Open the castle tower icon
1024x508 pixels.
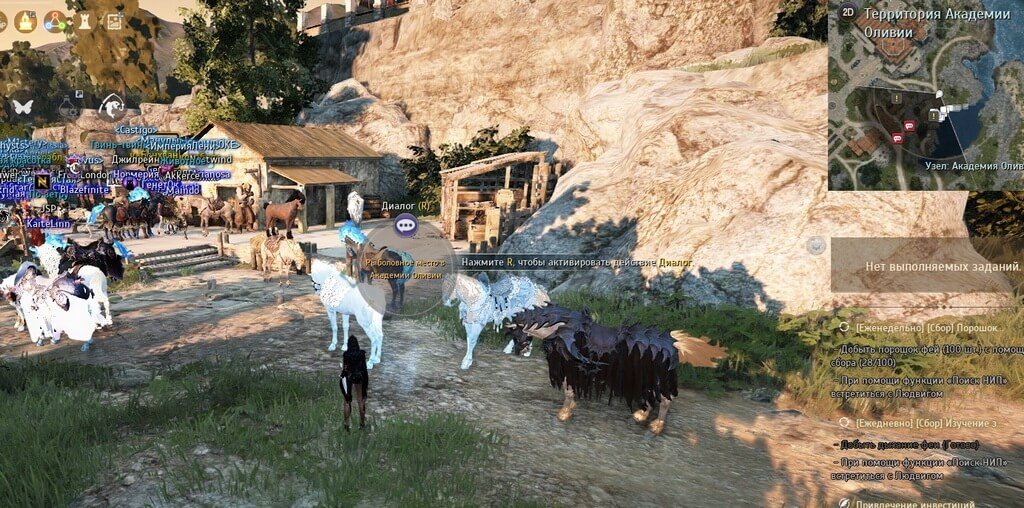[x=84, y=21]
